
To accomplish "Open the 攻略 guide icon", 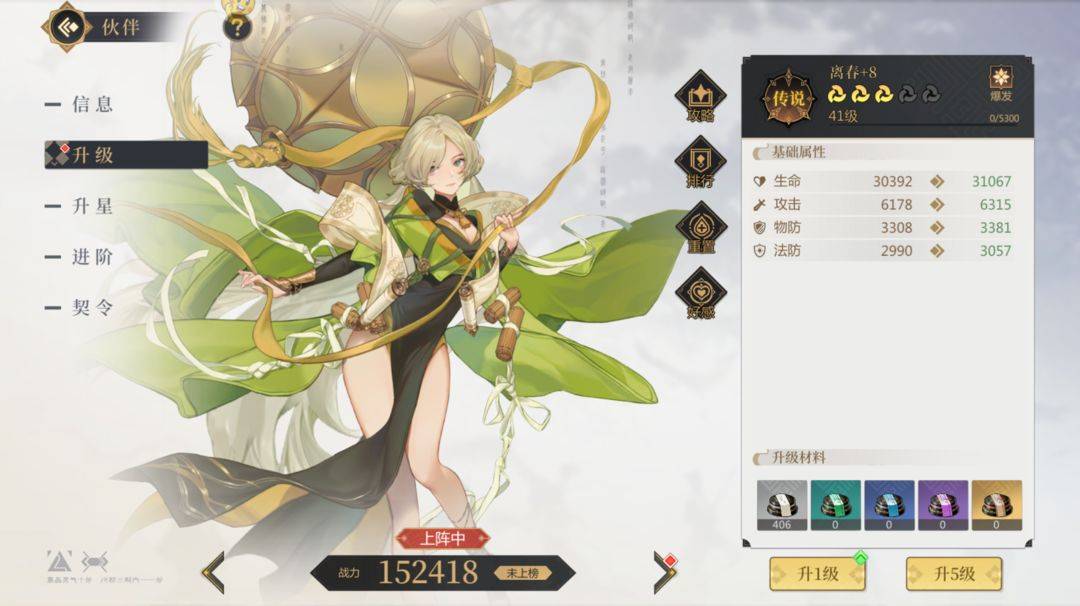I will (700, 96).
